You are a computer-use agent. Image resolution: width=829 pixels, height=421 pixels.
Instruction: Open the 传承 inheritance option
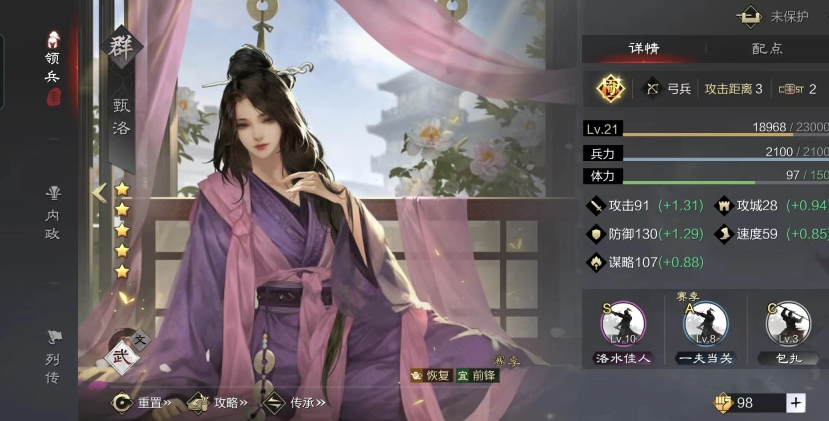point(296,402)
